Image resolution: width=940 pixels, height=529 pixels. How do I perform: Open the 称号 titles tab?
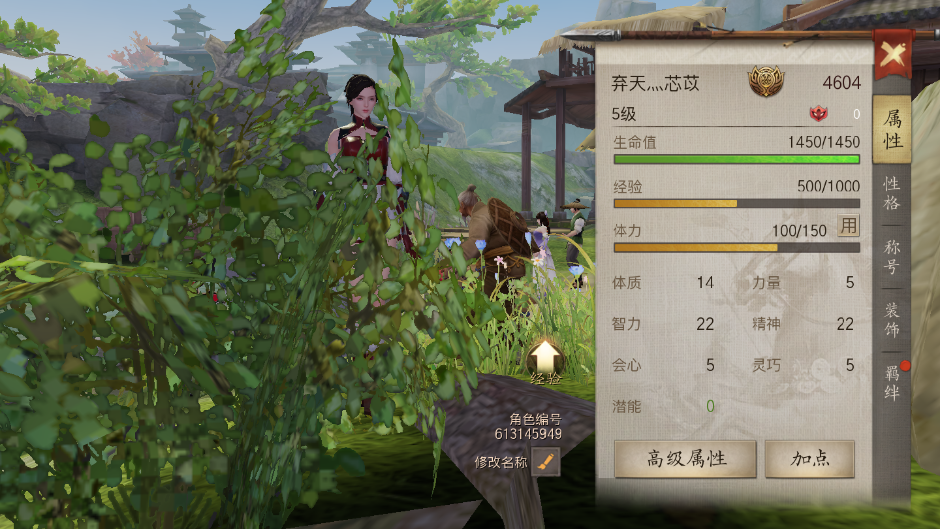pos(892,256)
